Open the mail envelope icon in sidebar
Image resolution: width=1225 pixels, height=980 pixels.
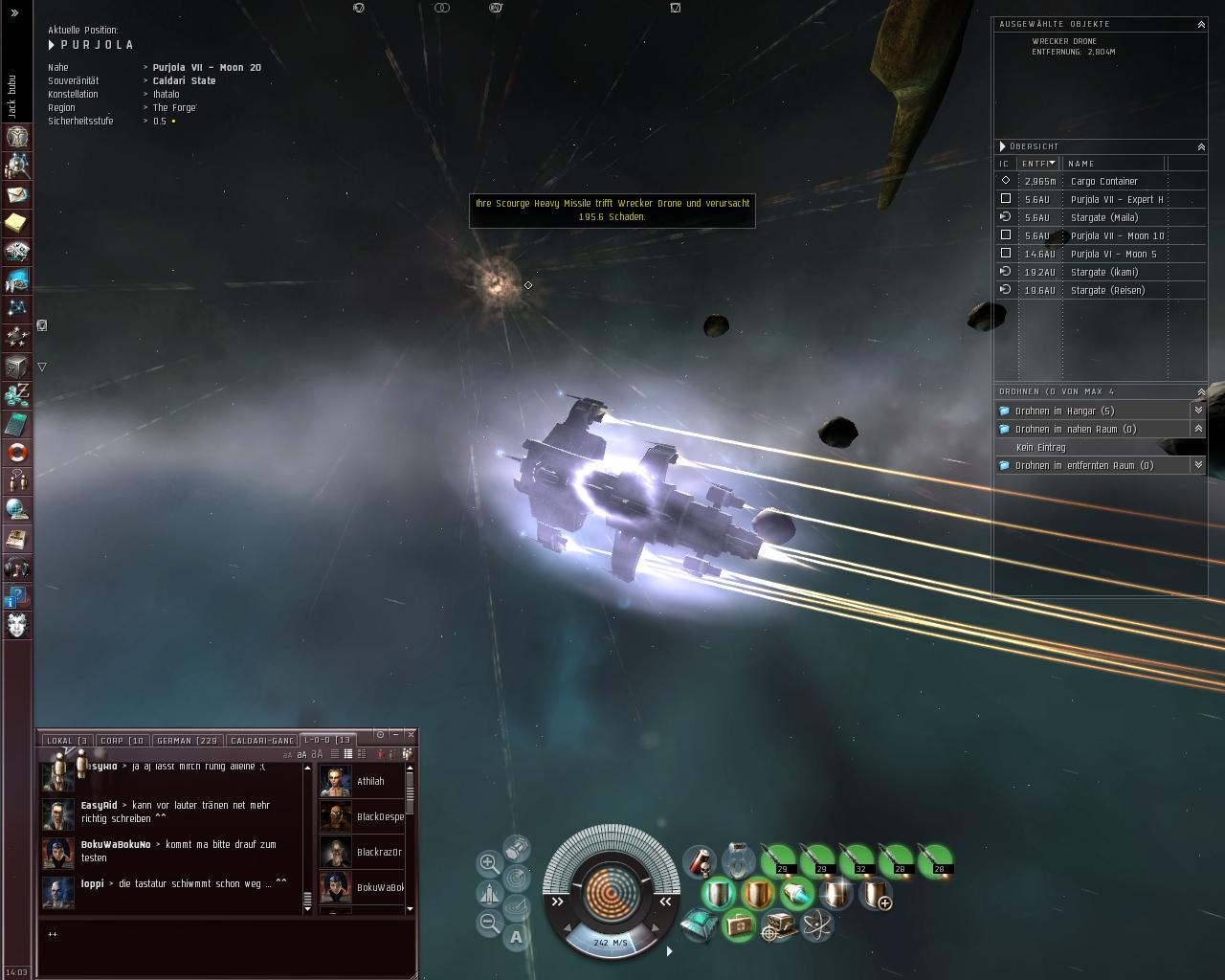click(x=17, y=194)
